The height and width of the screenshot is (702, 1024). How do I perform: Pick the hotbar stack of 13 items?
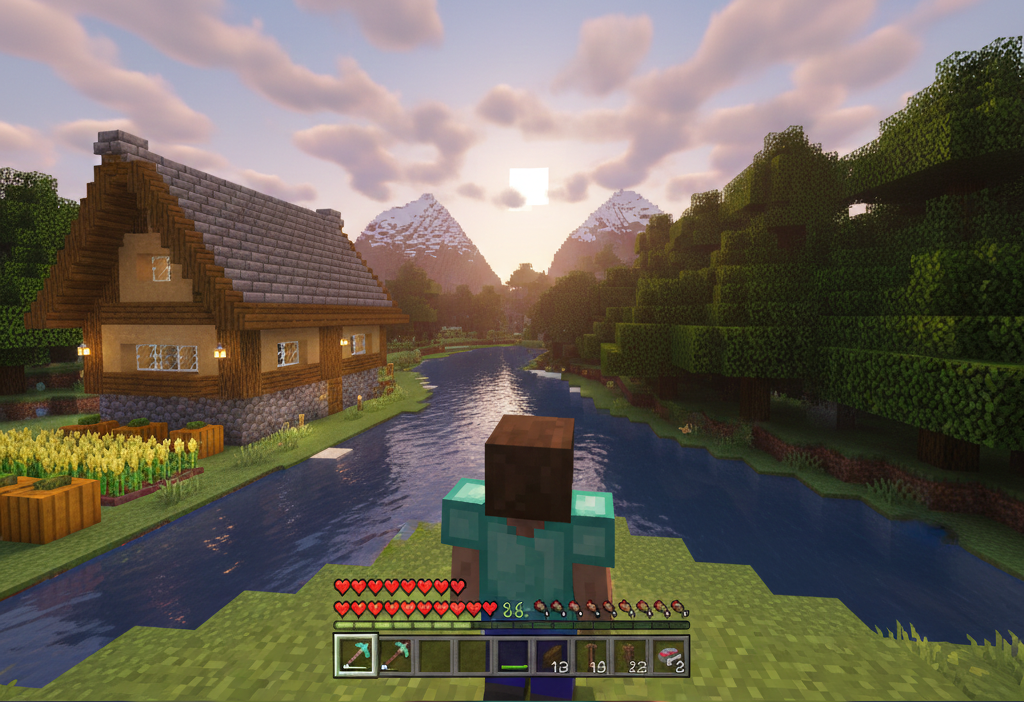coord(552,656)
